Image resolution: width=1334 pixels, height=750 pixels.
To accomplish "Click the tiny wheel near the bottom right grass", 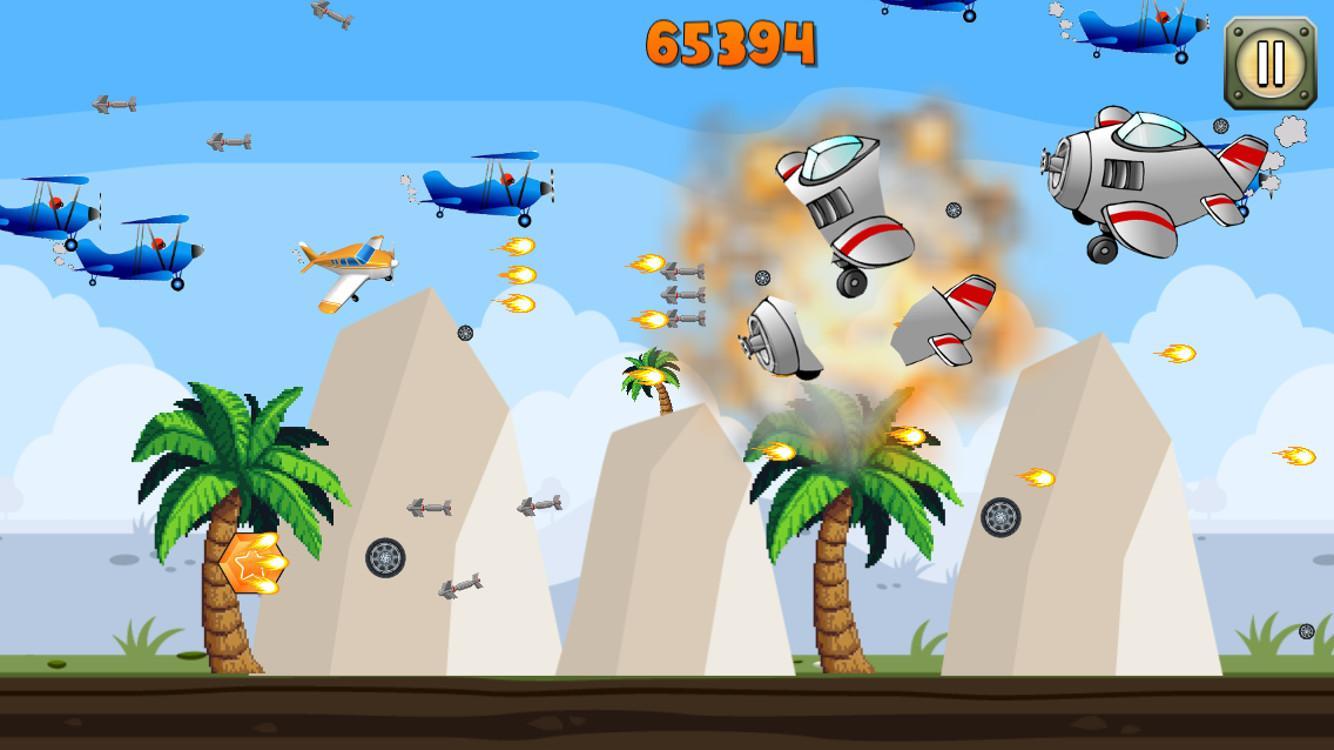I will [x=1306, y=632].
